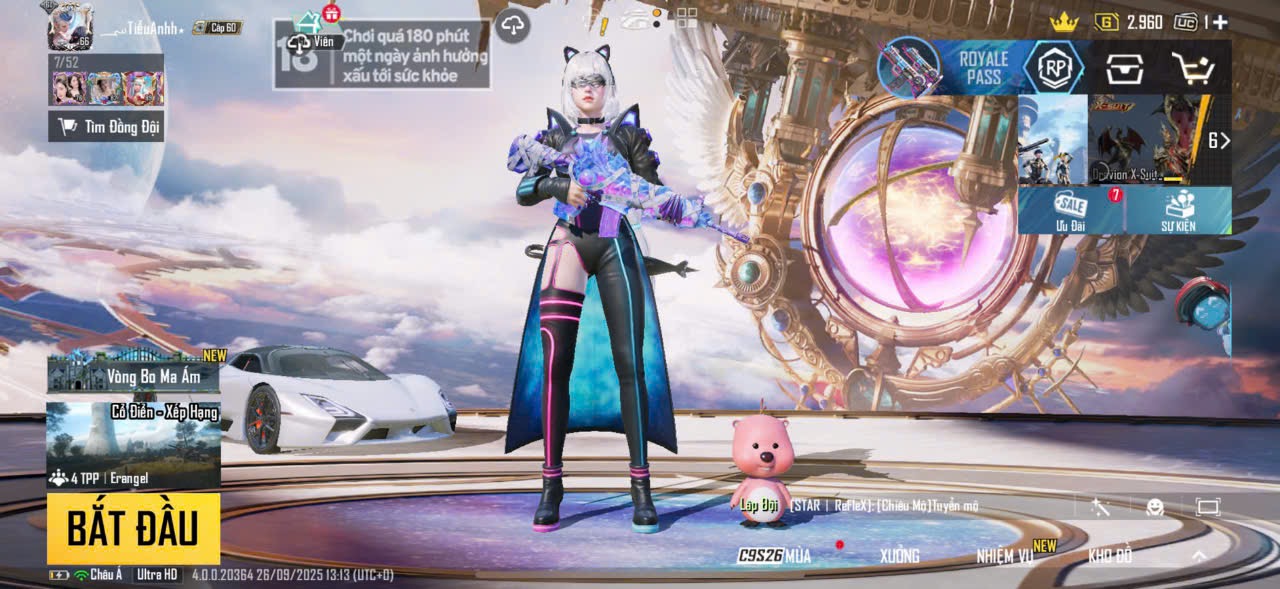Open the Lập Đội recruitment chat message
The image size is (1280, 589).
[860, 506]
